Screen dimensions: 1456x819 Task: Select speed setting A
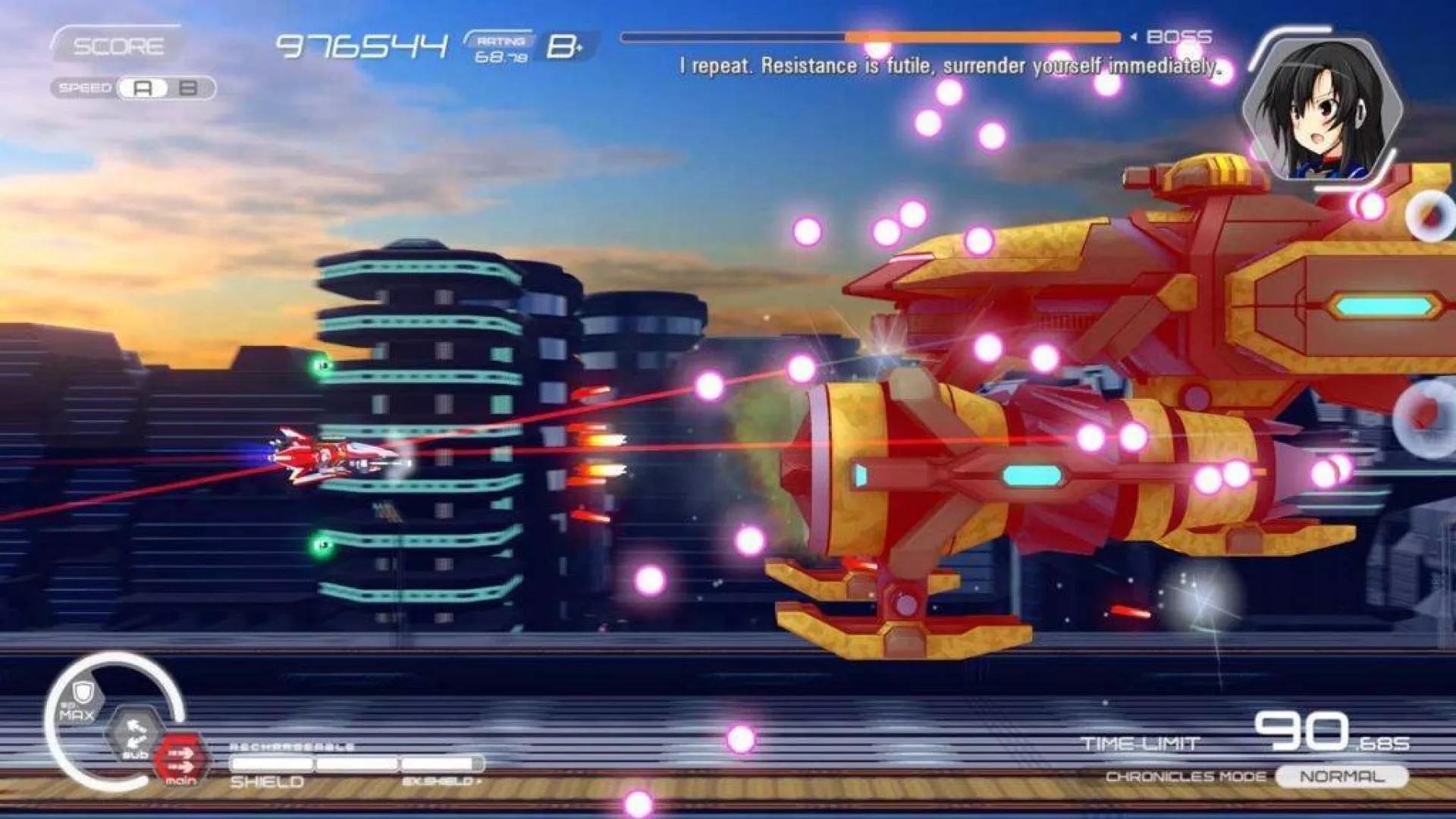pos(143,88)
